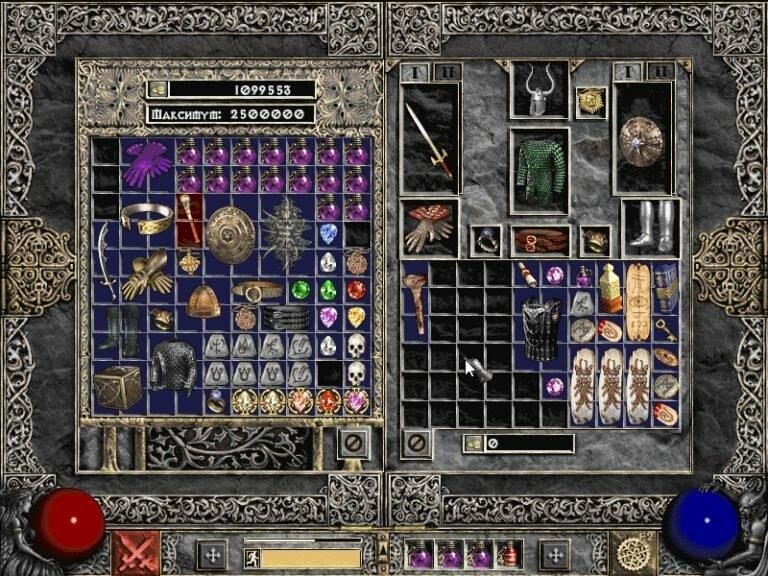Click the inventory gold drop button
The width and height of the screenshot is (768, 576).
click(473, 443)
